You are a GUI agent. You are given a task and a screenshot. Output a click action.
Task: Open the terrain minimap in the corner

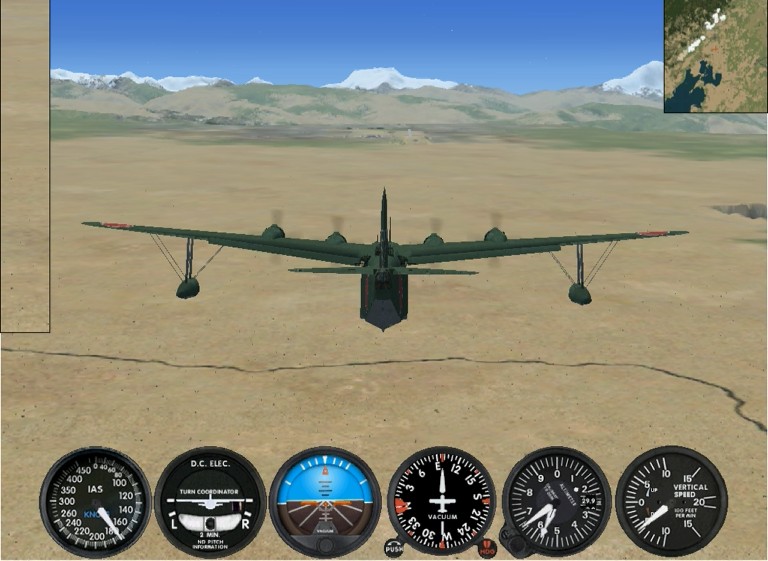point(715,56)
